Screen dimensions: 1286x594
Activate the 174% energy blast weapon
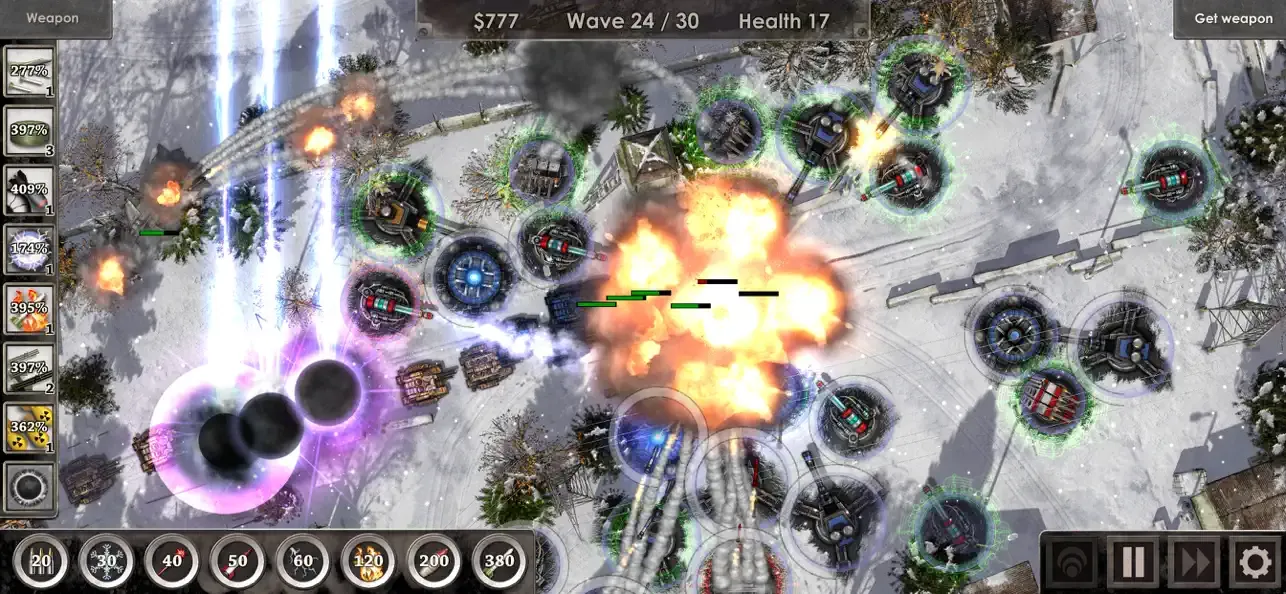pos(29,250)
